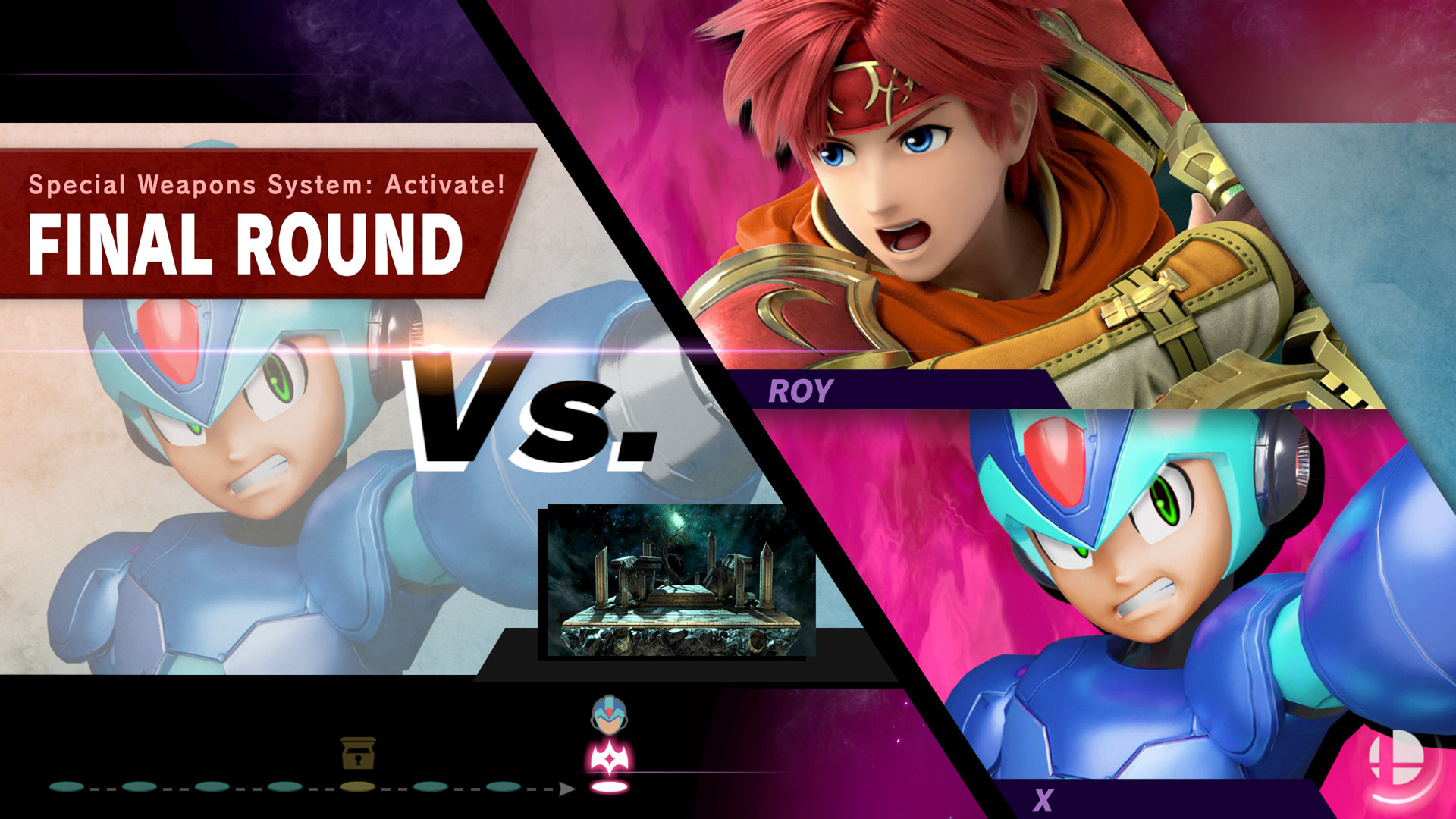
Task: Toggle the last teal node before the arrow
Action: coord(503,789)
